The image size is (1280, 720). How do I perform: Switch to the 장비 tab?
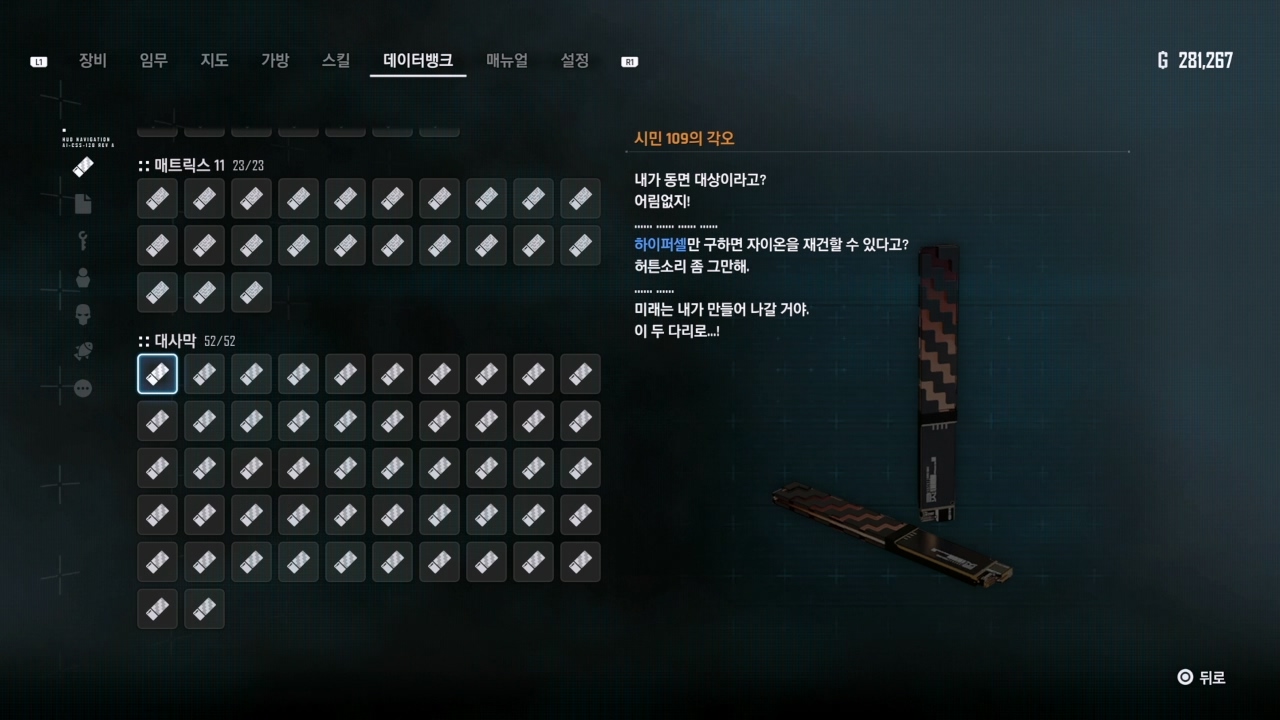coord(93,60)
